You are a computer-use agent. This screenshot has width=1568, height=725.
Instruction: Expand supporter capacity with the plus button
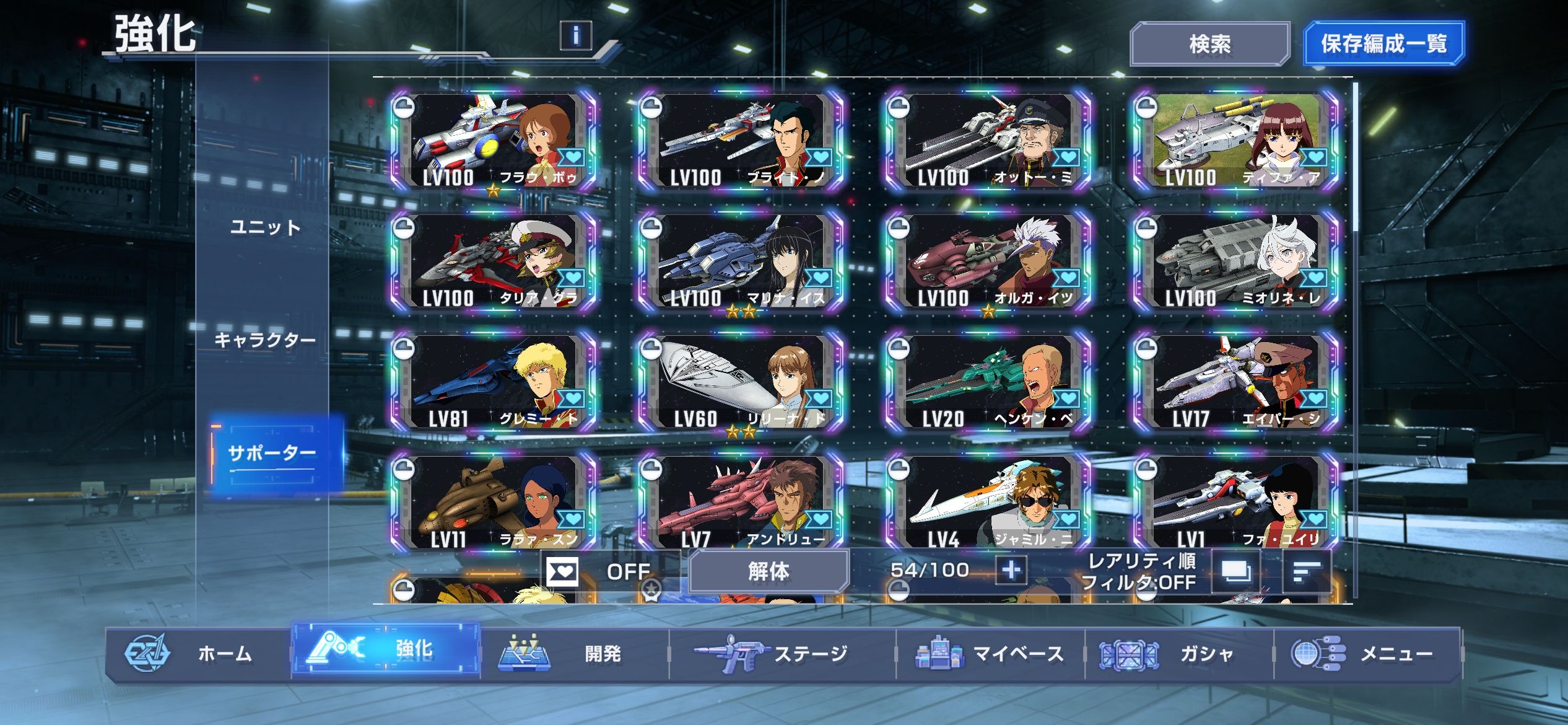tap(1011, 569)
